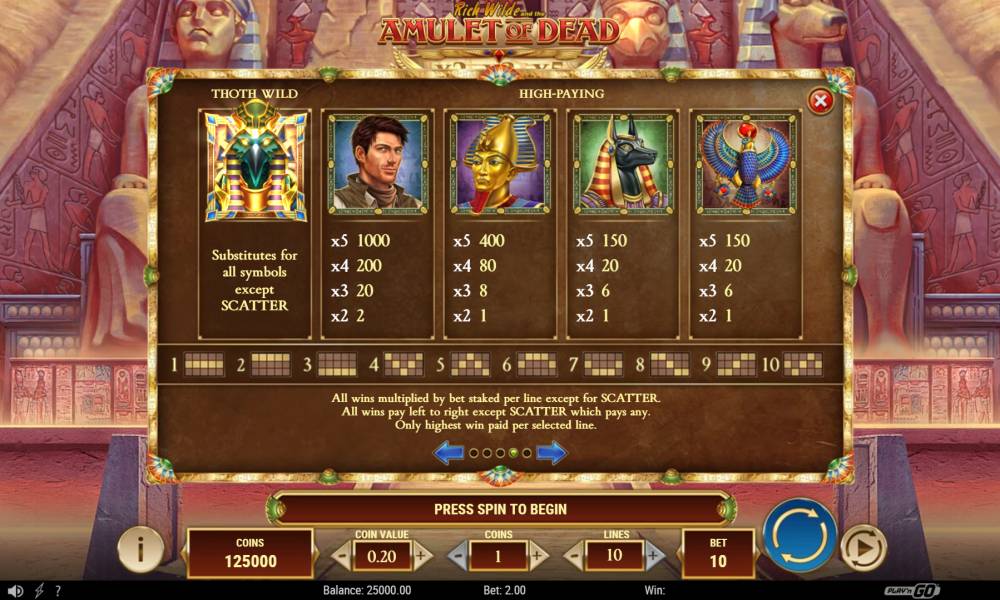Viewport: 1000px width, 600px height.
Task: Lower the coins per line amount
Action: pos(457,554)
